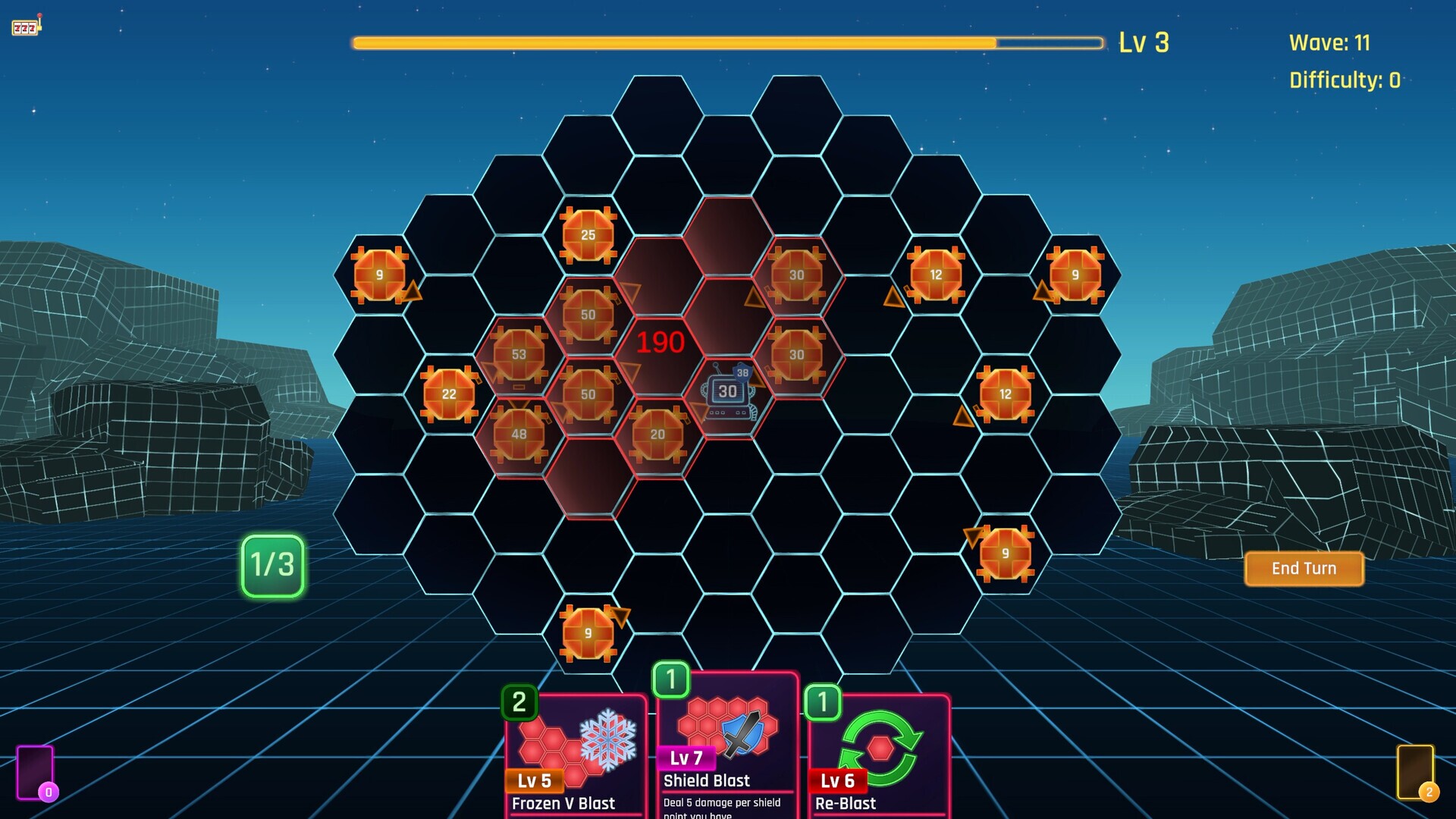
Task: Target the enemy mine showing 190 damage
Action: coord(659,343)
